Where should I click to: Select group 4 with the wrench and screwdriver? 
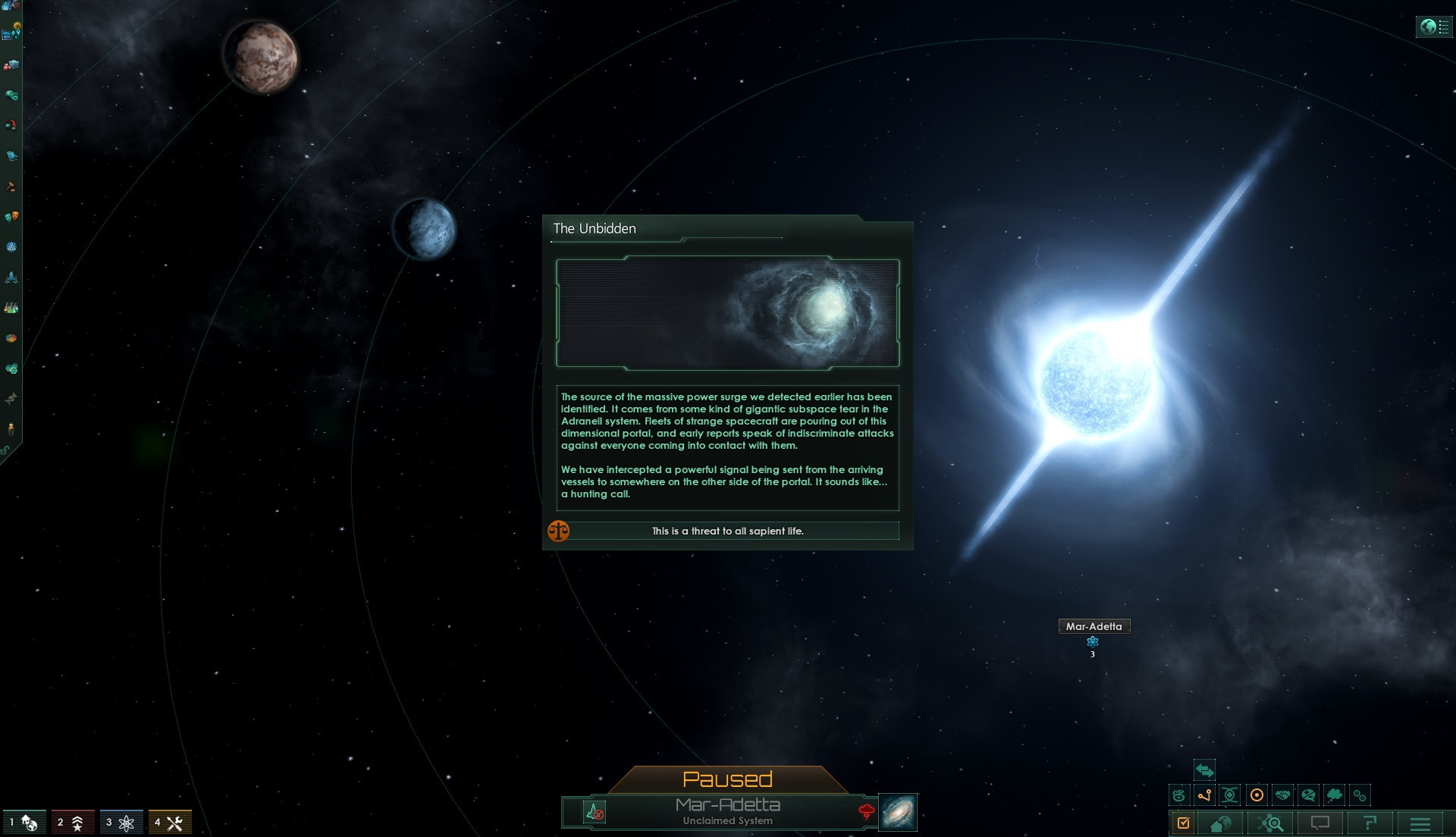pyautogui.click(x=170, y=823)
